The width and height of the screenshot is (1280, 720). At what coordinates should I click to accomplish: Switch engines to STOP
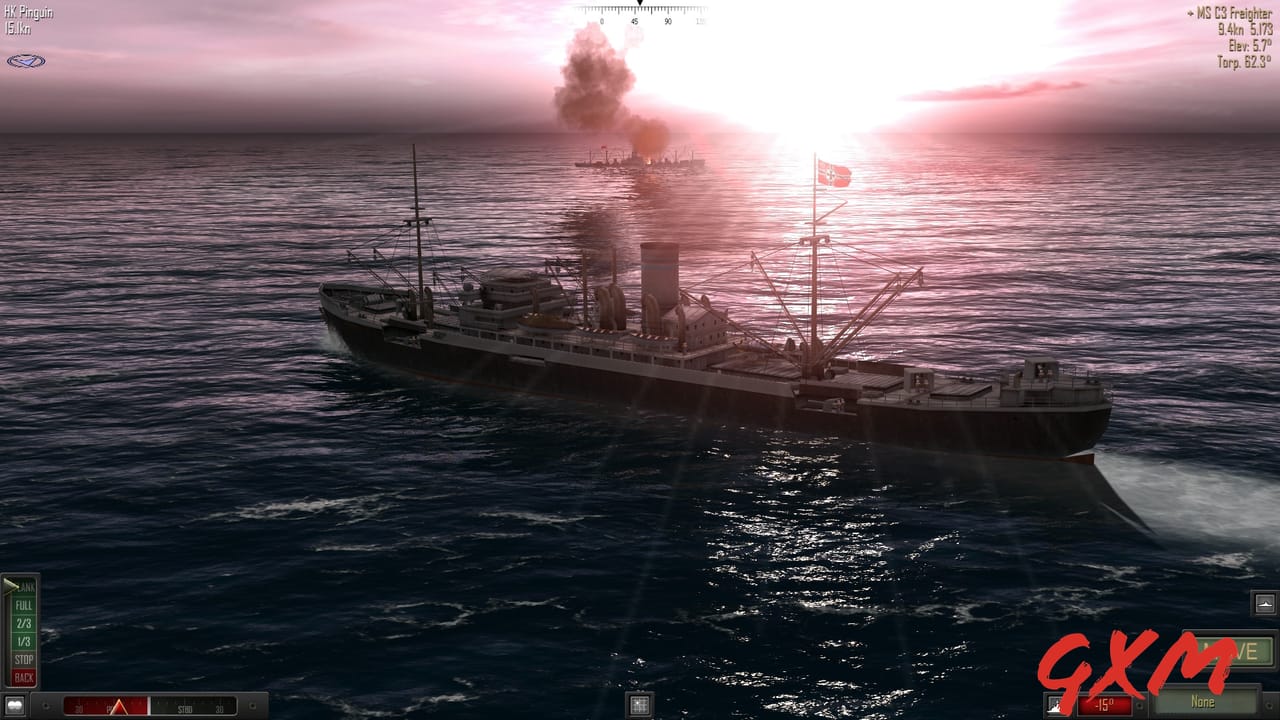click(24, 660)
